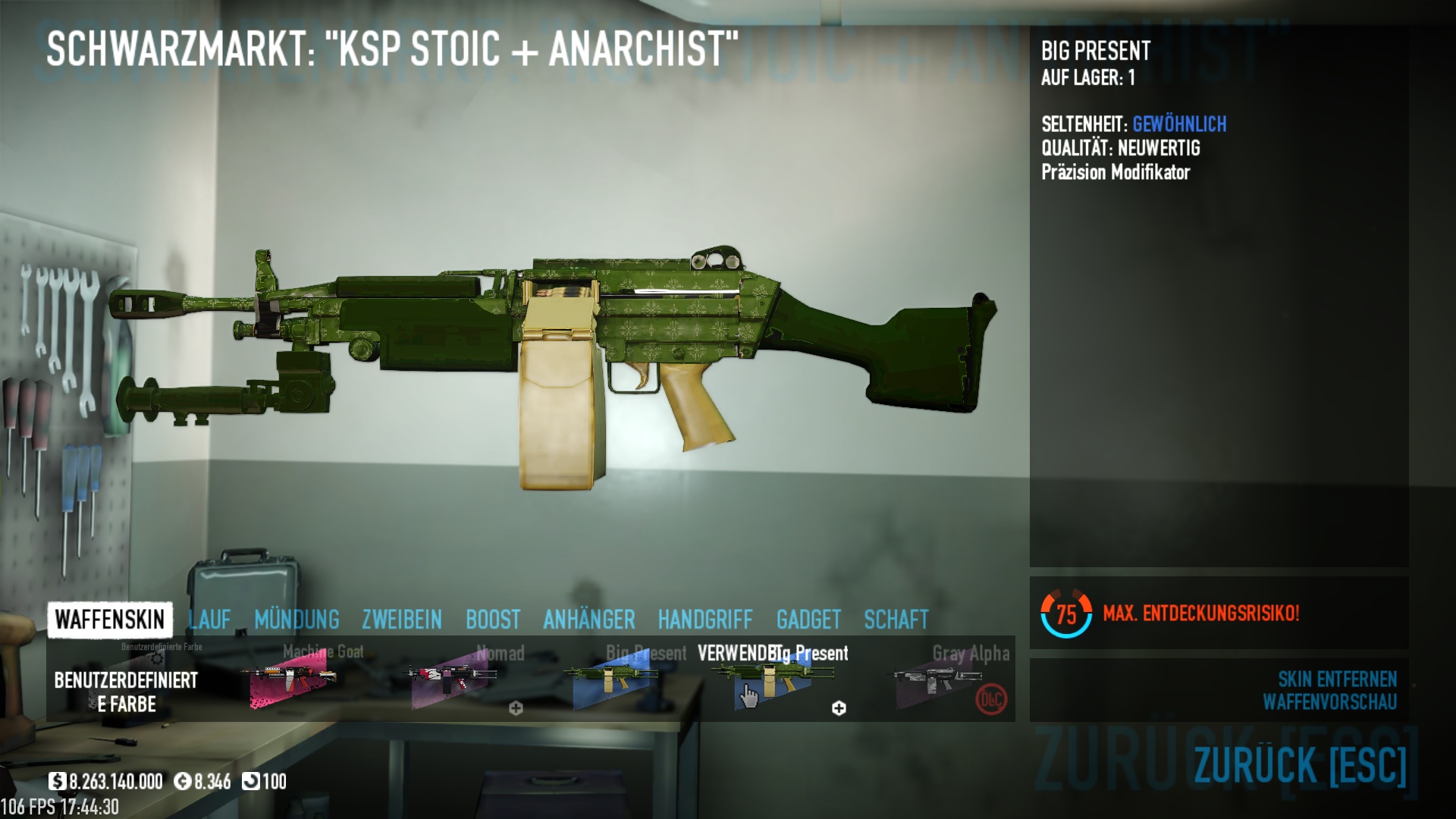Click Skin Entfernen to remove skin
The width and height of the screenshot is (1456, 819).
(1337, 679)
